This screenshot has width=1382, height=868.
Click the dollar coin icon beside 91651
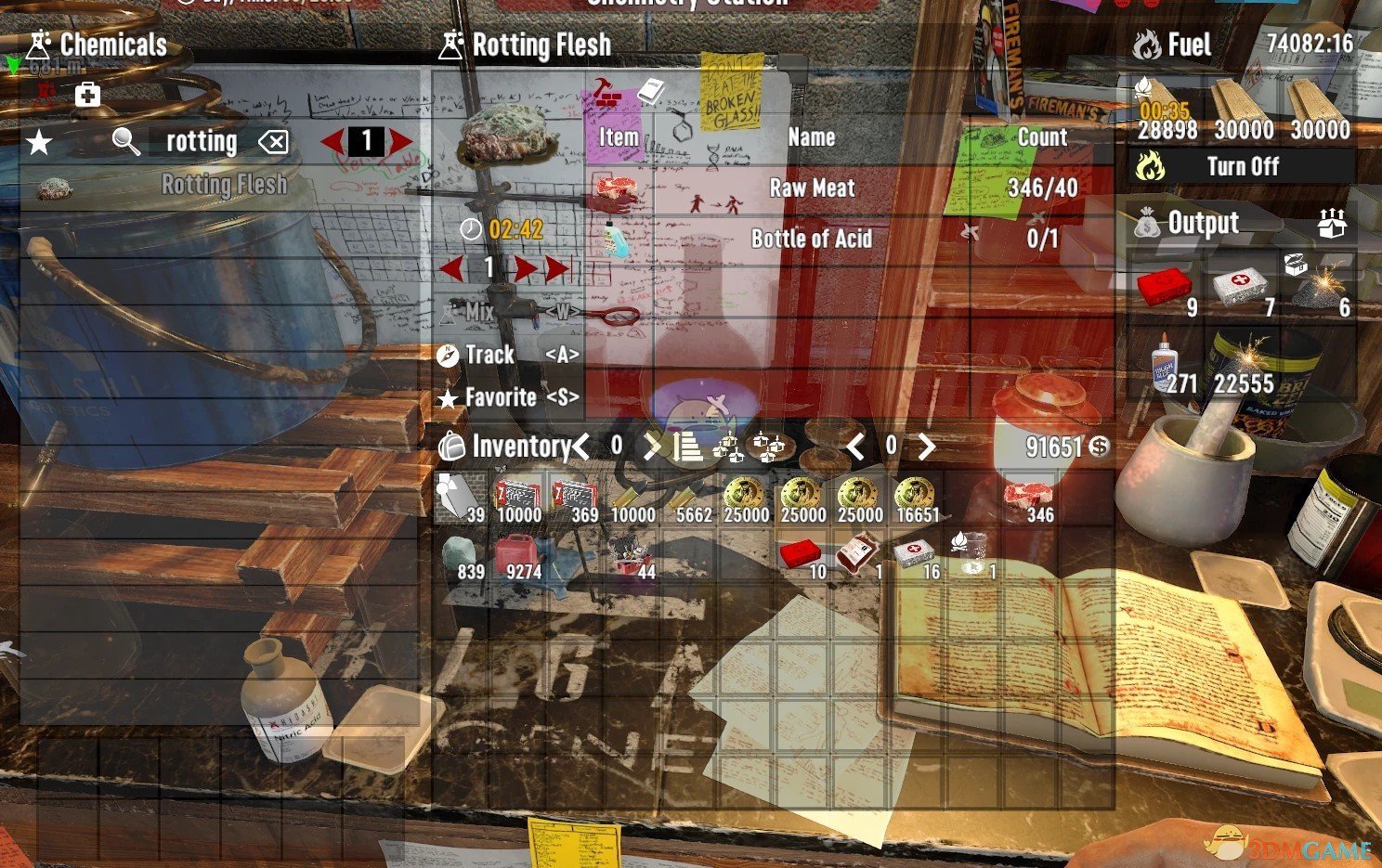[x=1099, y=447]
